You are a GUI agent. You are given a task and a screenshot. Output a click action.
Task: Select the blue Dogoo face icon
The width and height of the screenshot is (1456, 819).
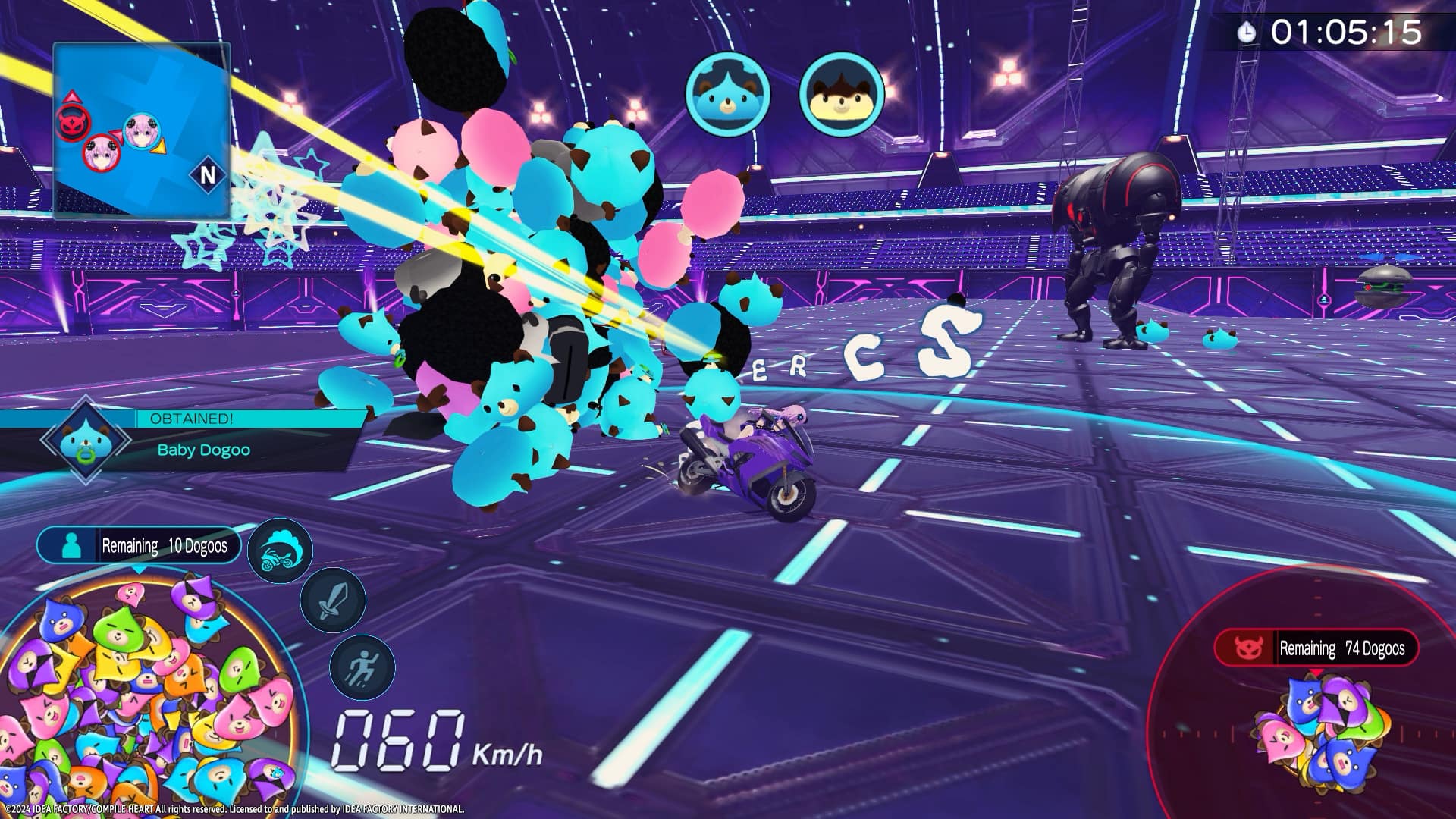[727, 94]
